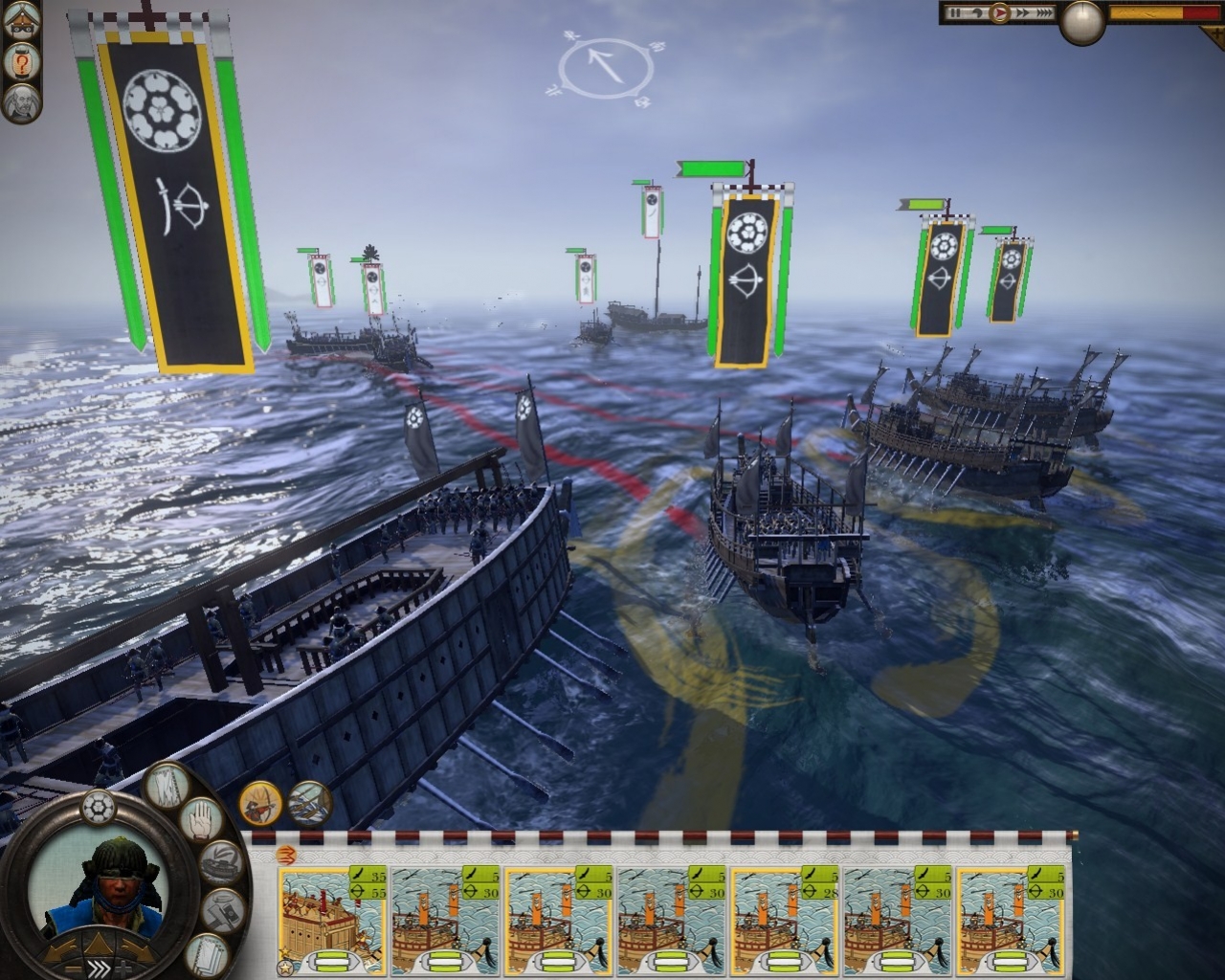The height and width of the screenshot is (980, 1225).
Task: Select the ship icon on the radial menu
Action: click(x=220, y=861)
